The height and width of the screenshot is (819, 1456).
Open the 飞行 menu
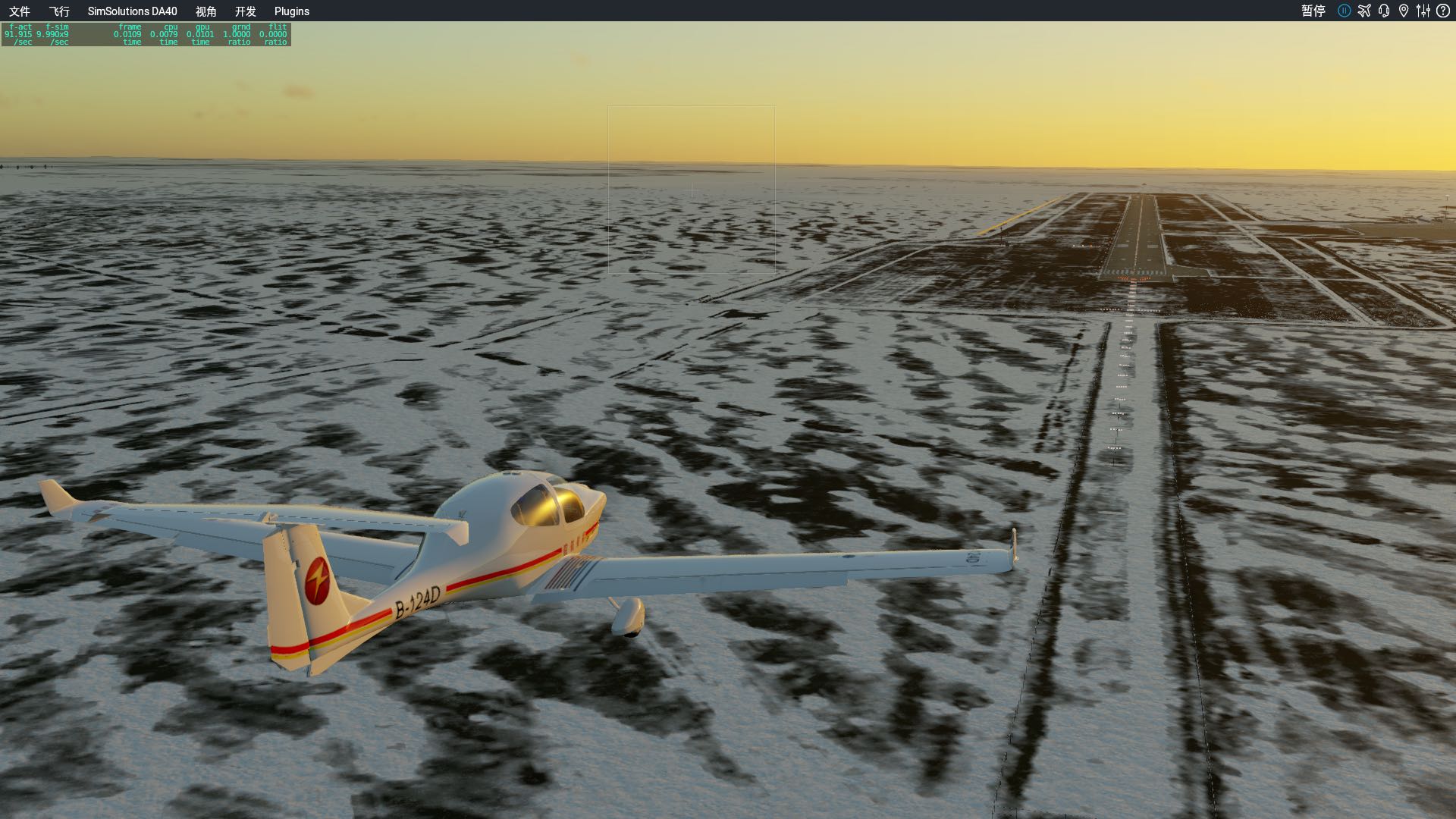pos(61,11)
